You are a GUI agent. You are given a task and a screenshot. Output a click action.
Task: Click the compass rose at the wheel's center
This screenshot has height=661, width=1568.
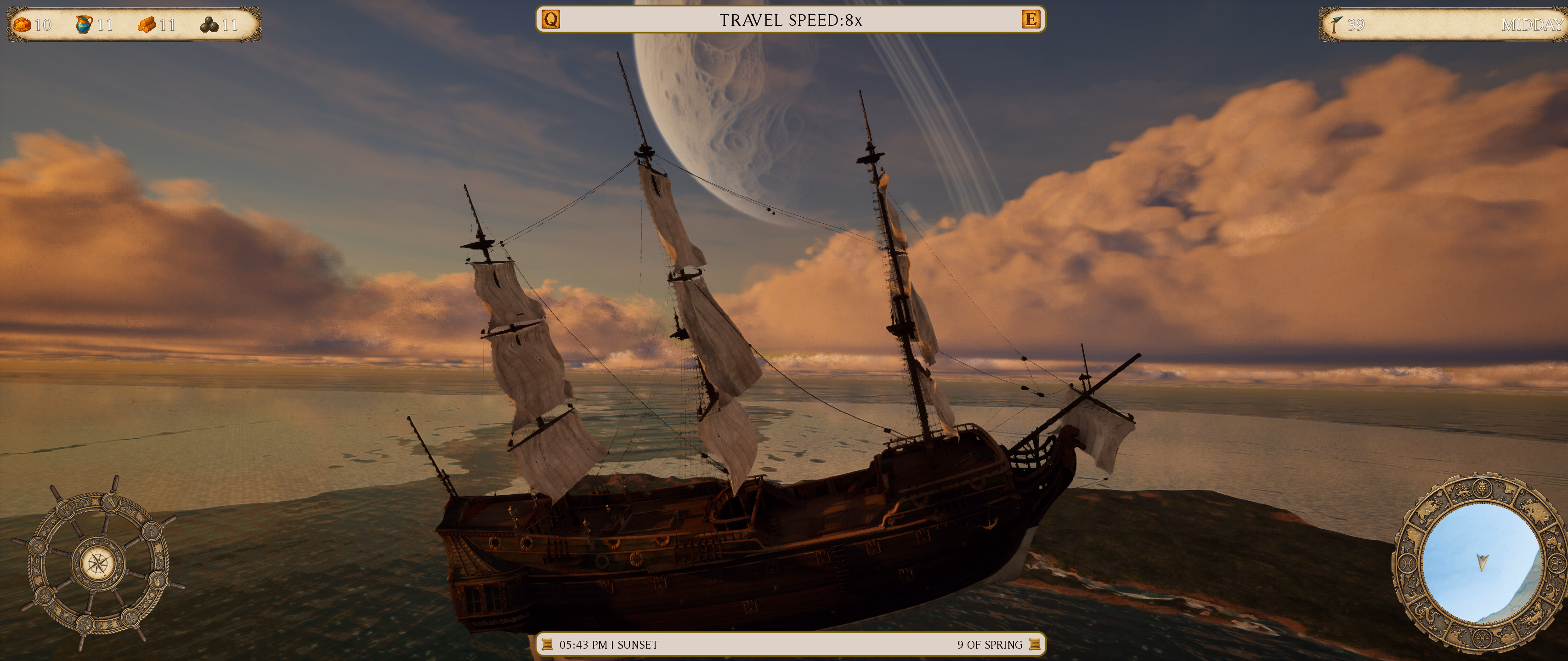click(x=99, y=564)
